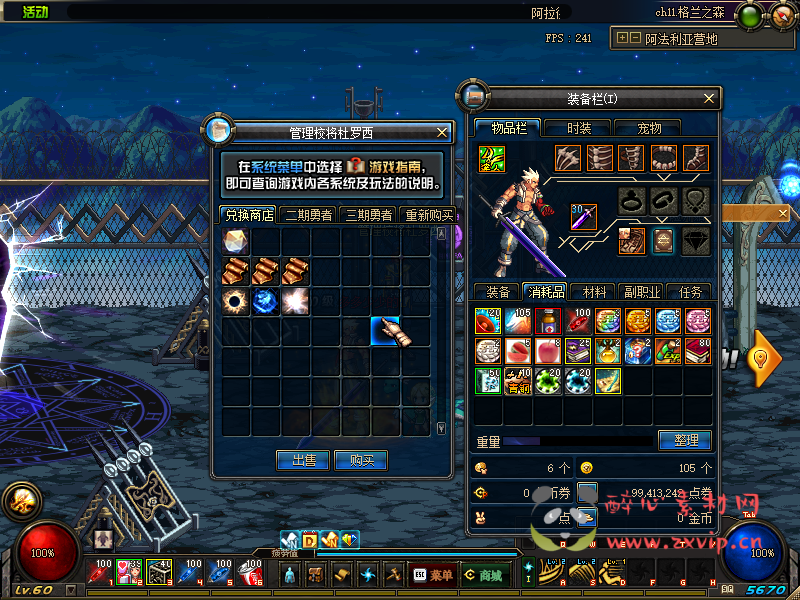Show the 任务 quest items tab

pyautogui.click(x=689, y=292)
